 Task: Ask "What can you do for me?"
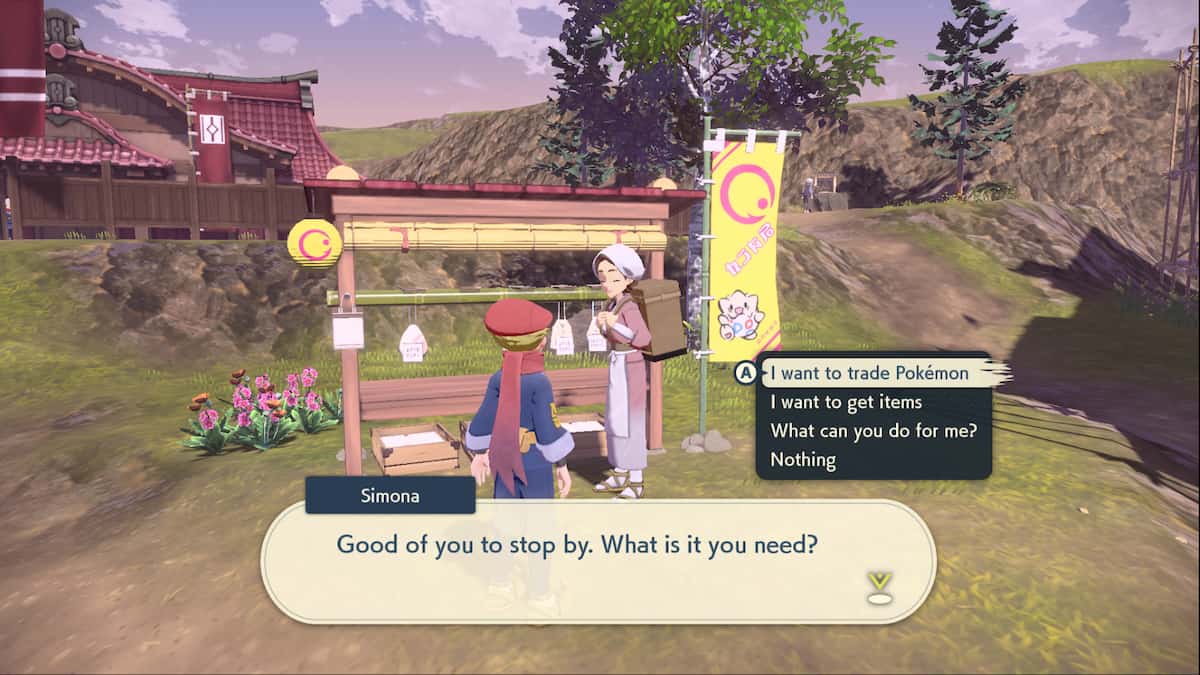point(872,431)
